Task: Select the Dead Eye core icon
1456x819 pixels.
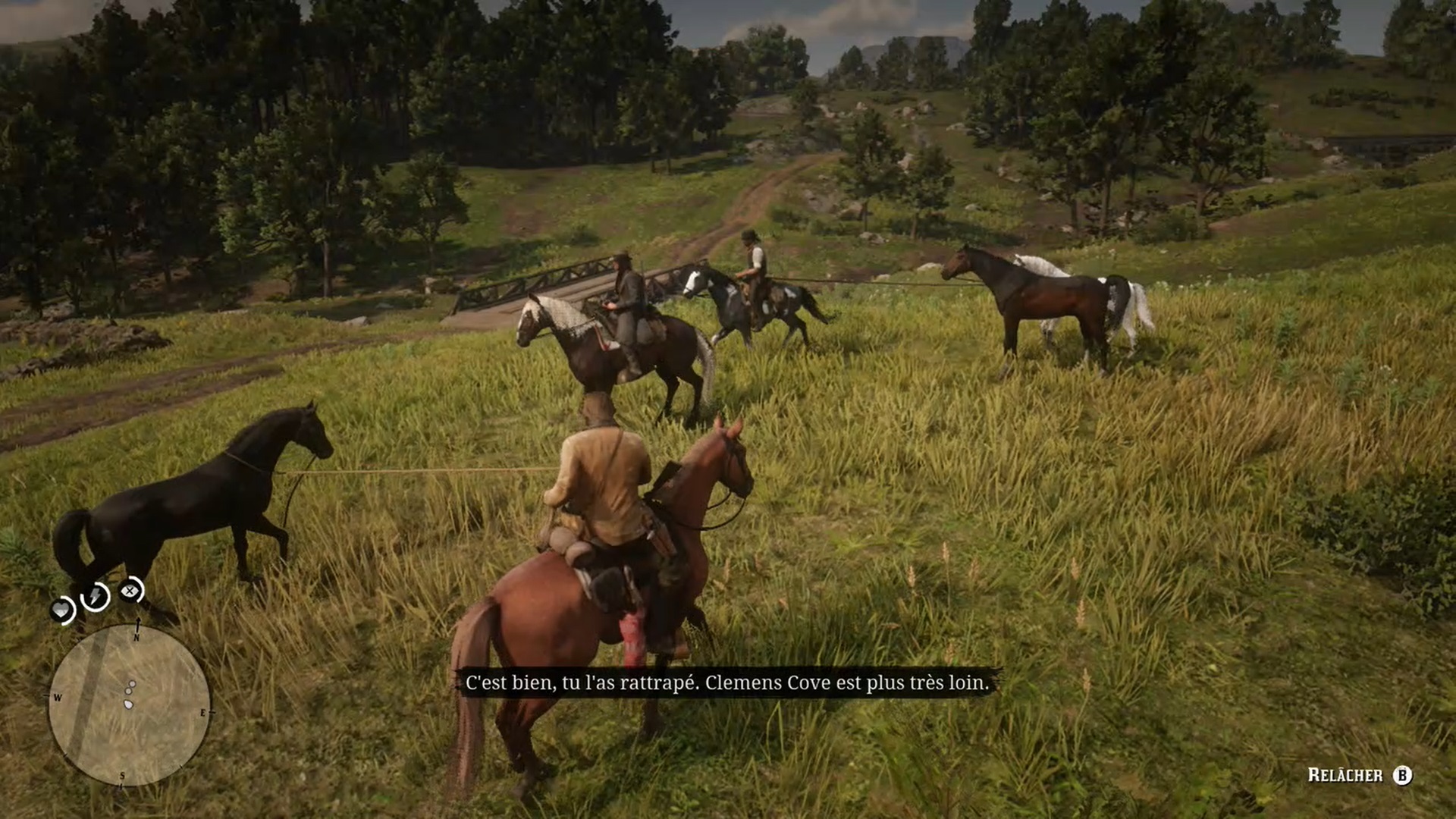Action: point(131,590)
